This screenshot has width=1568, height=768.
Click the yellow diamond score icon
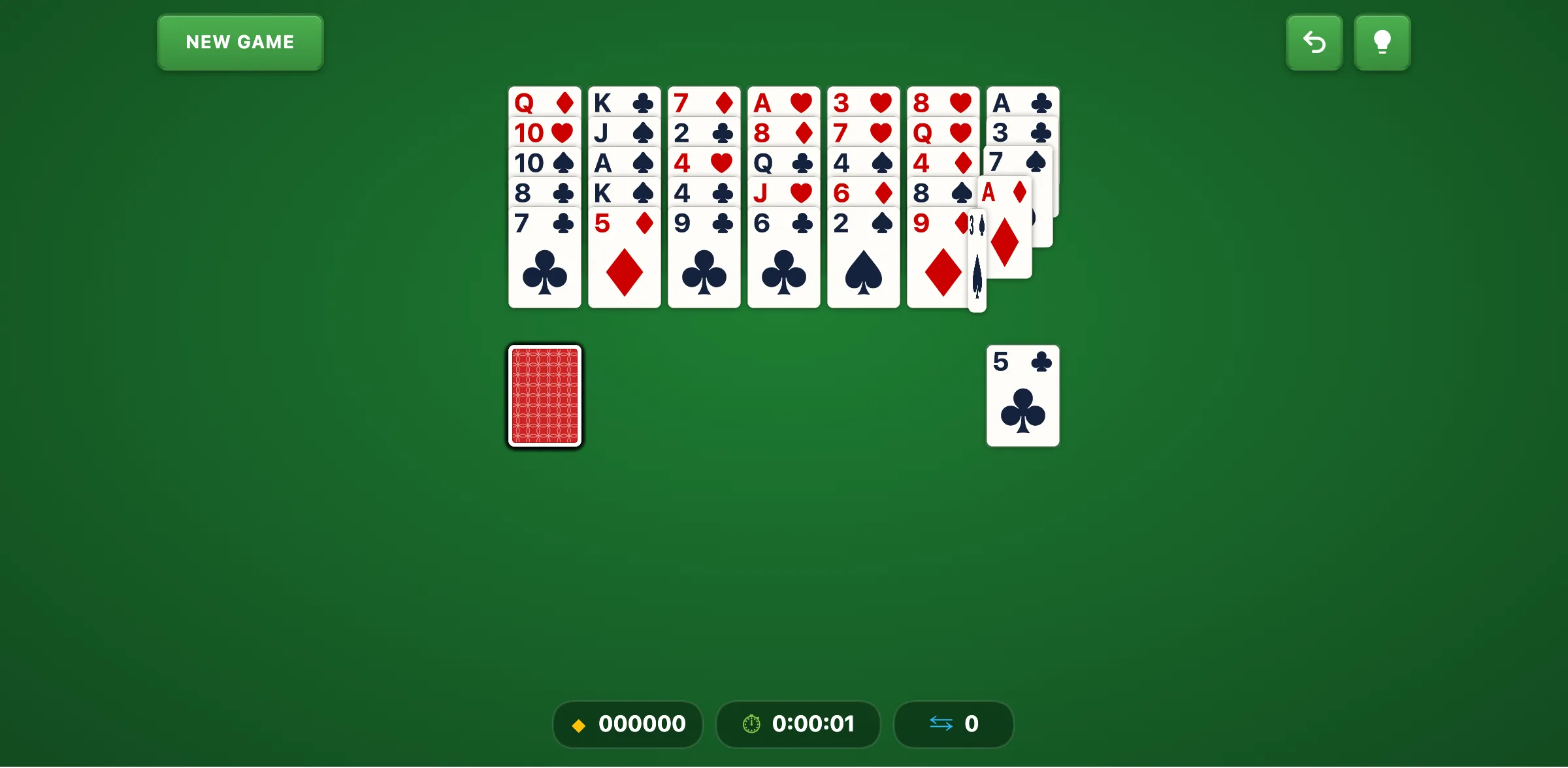(578, 724)
